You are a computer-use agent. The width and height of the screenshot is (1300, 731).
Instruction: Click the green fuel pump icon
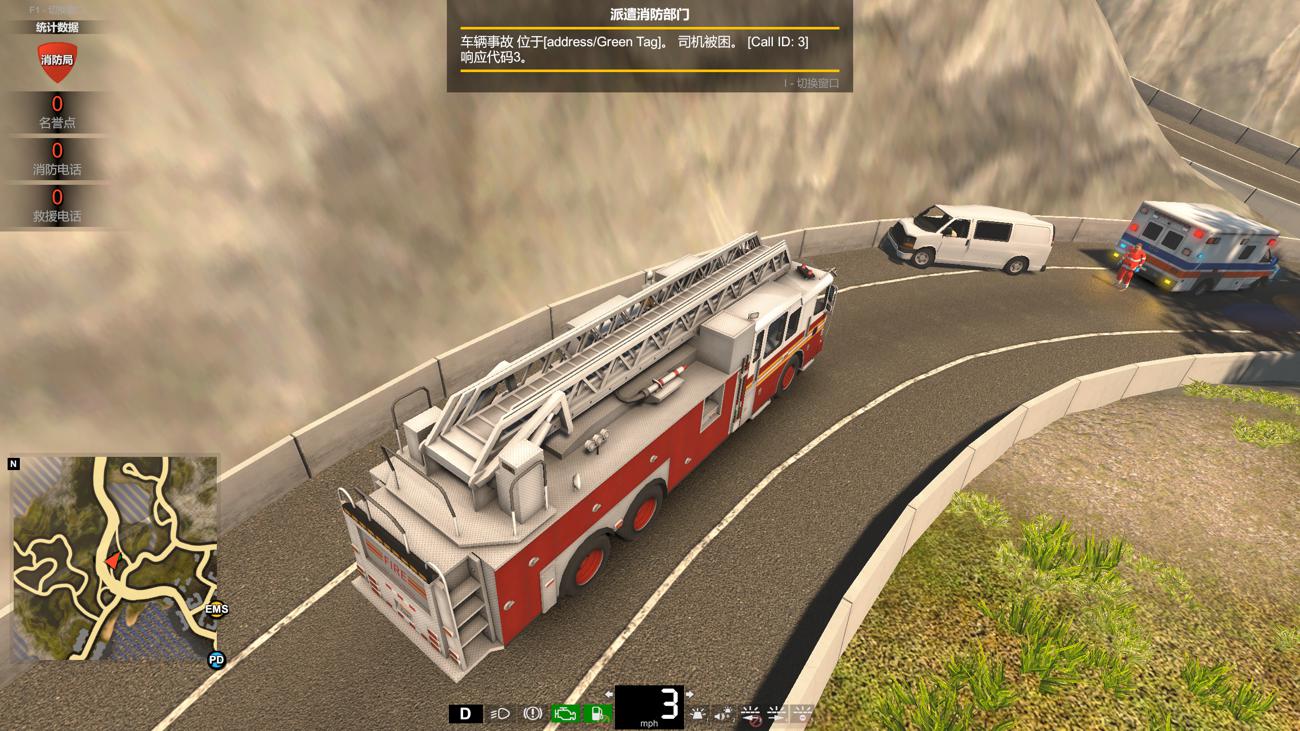(597, 714)
